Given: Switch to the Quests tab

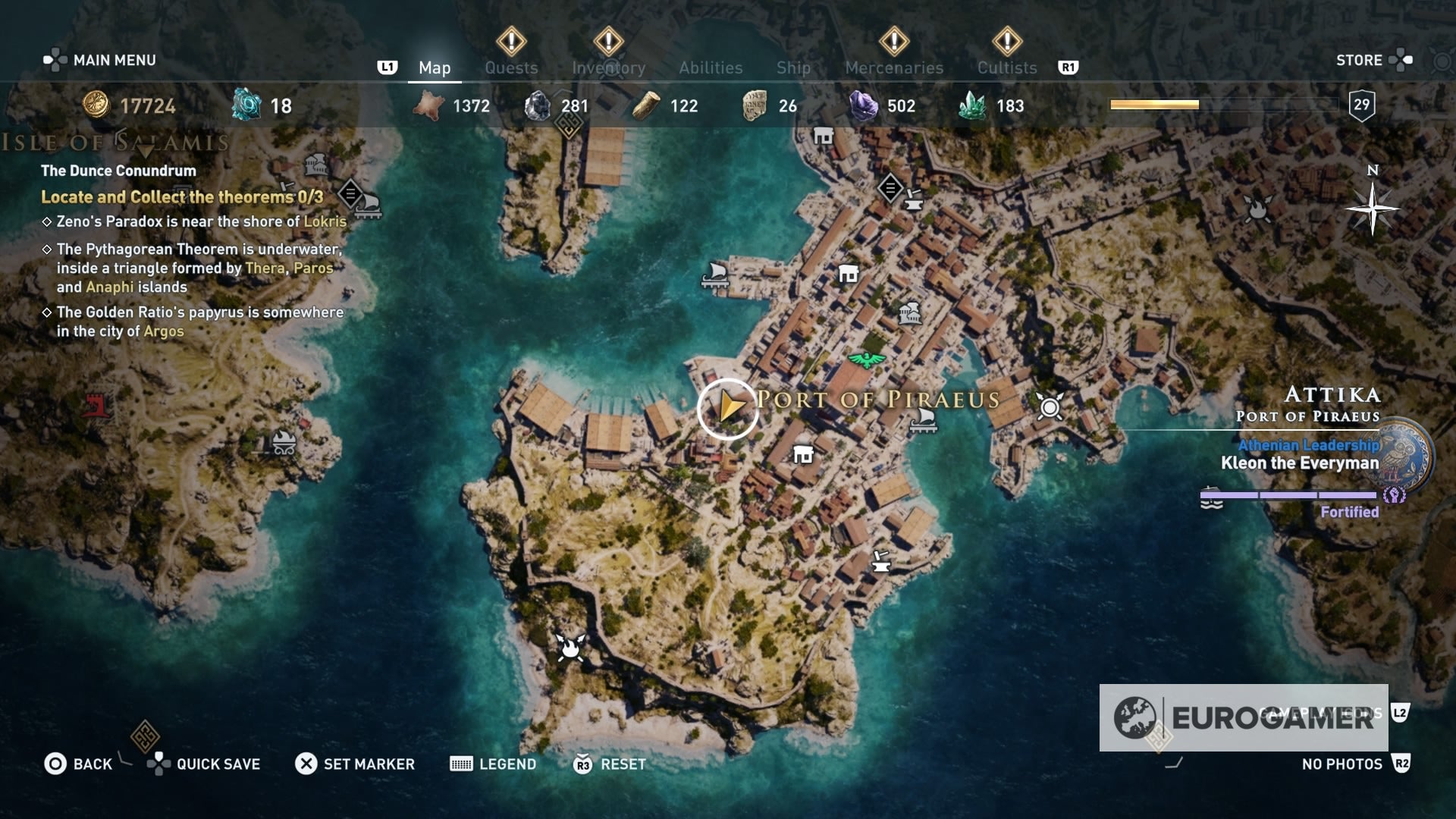Looking at the screenshot, I should click(x=511, y=67).
